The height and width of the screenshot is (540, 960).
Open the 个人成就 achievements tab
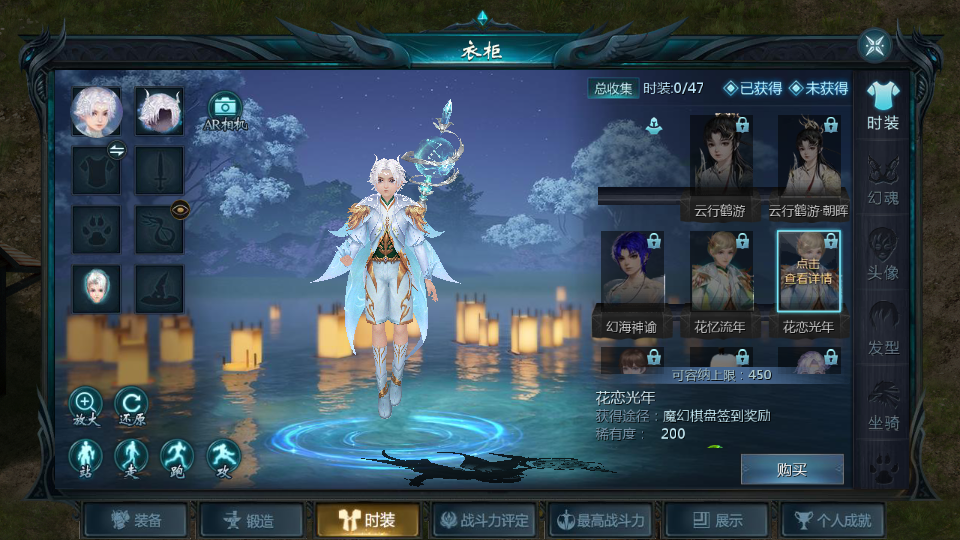(832, 520)
